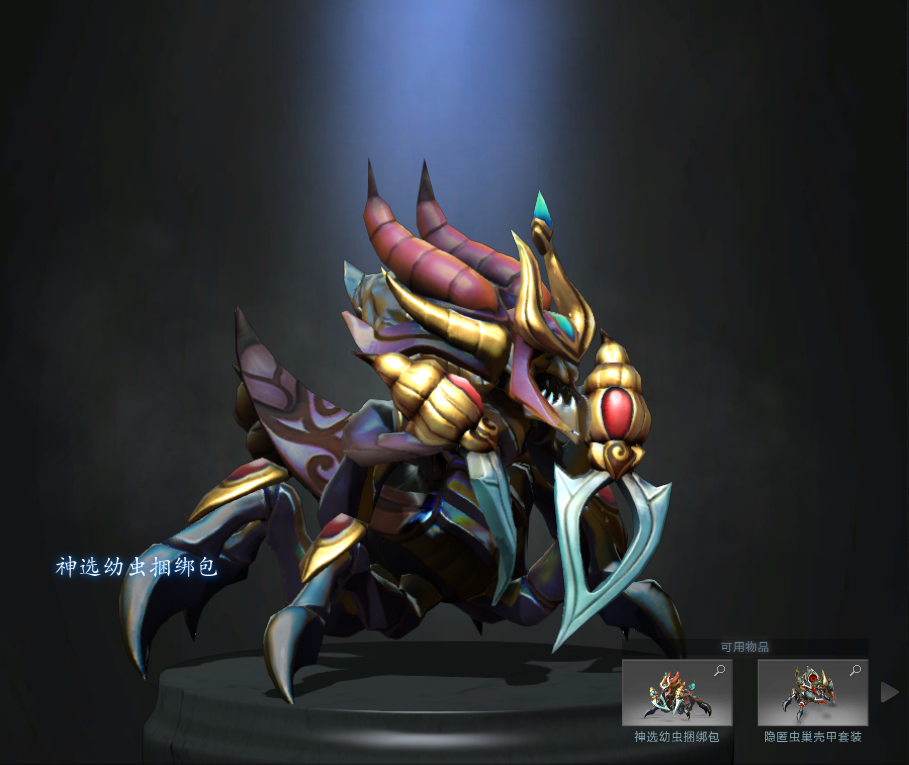Select the 神选幼虫捆绑包 item thumbnail
The image size is (909, 765).
tap(676, 693)
